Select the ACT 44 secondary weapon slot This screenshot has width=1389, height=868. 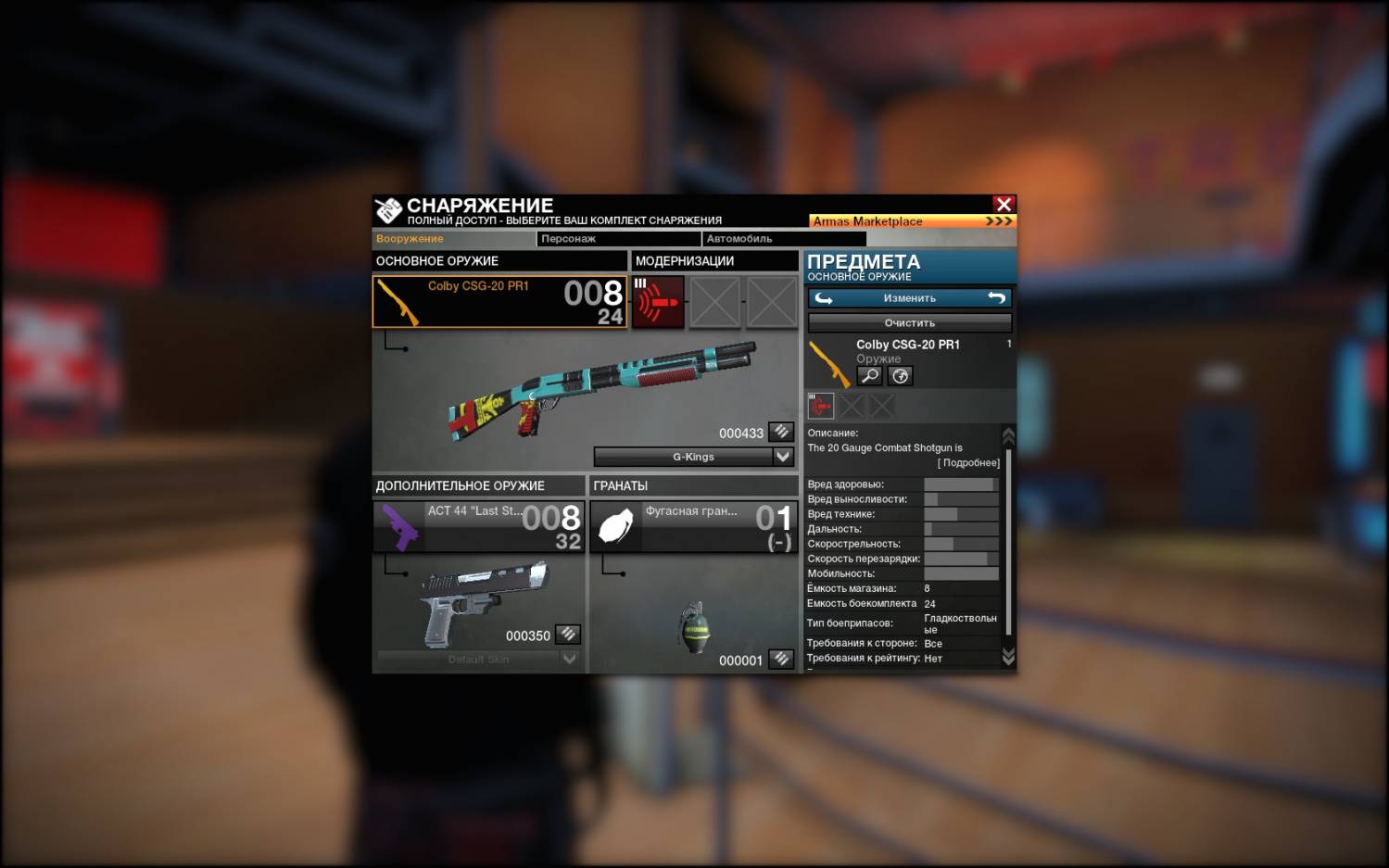point(478,526)
